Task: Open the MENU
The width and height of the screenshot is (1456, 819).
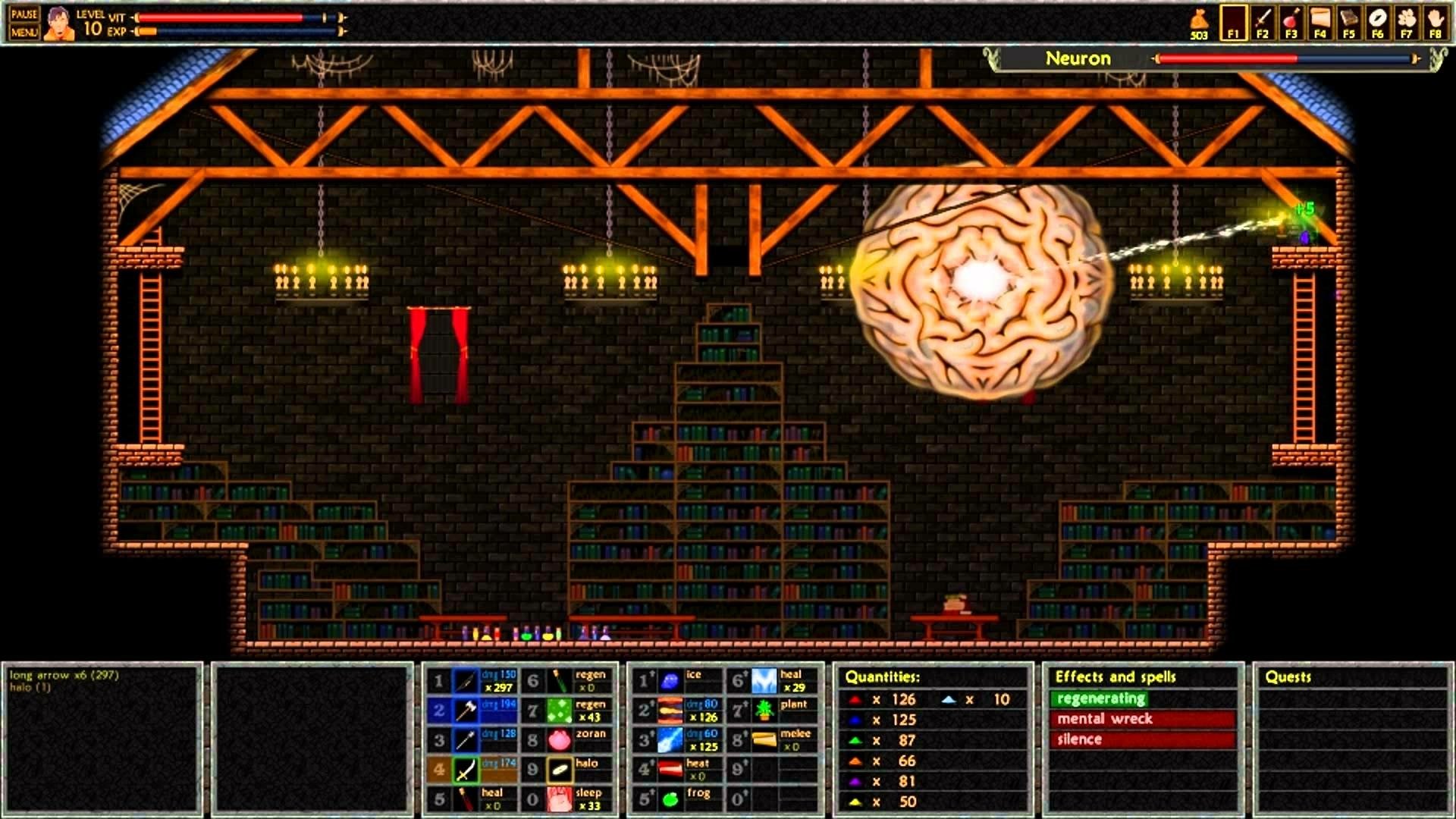Action: pos(25,33)
